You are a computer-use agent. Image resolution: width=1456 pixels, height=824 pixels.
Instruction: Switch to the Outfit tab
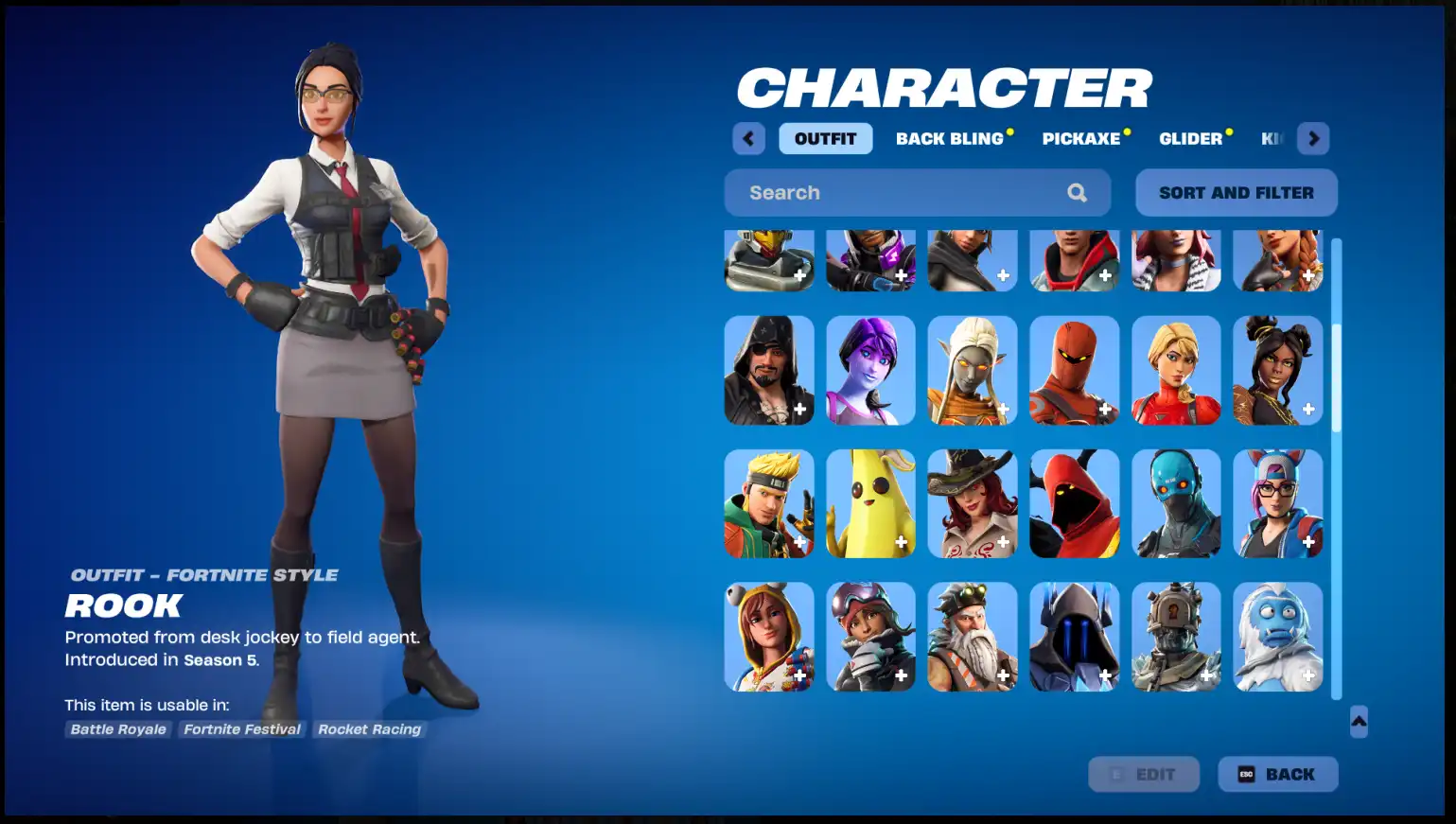coord(825,139)
